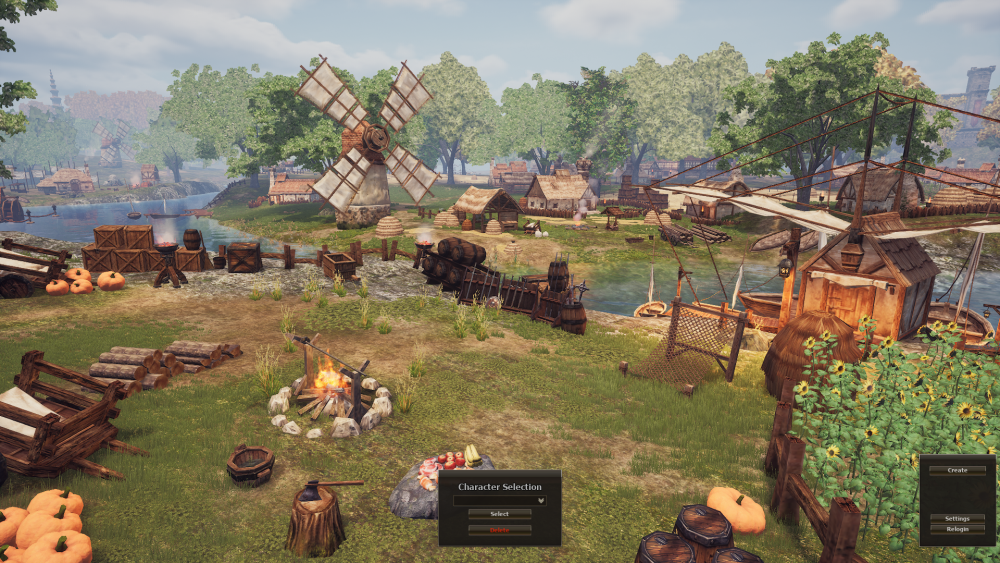Create a new character

click(x=957, y=470)
